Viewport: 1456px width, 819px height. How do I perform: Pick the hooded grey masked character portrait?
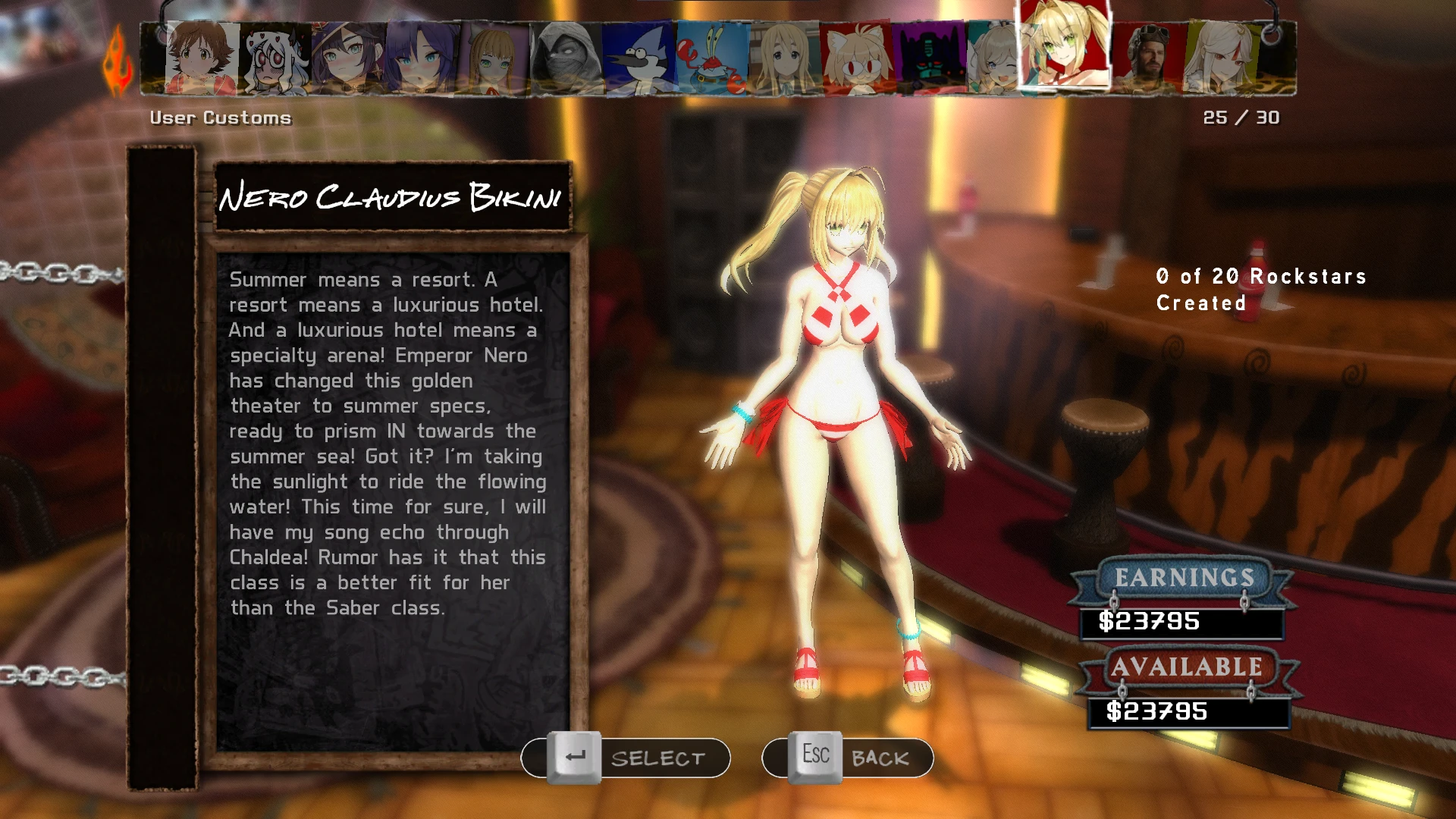point(566,59)
